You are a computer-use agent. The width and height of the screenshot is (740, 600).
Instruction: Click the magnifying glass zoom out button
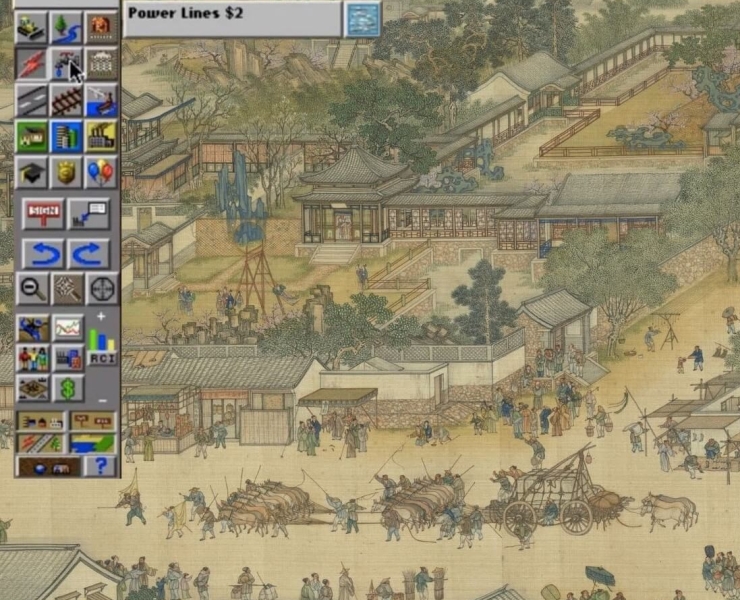click(x=32, y=289)
